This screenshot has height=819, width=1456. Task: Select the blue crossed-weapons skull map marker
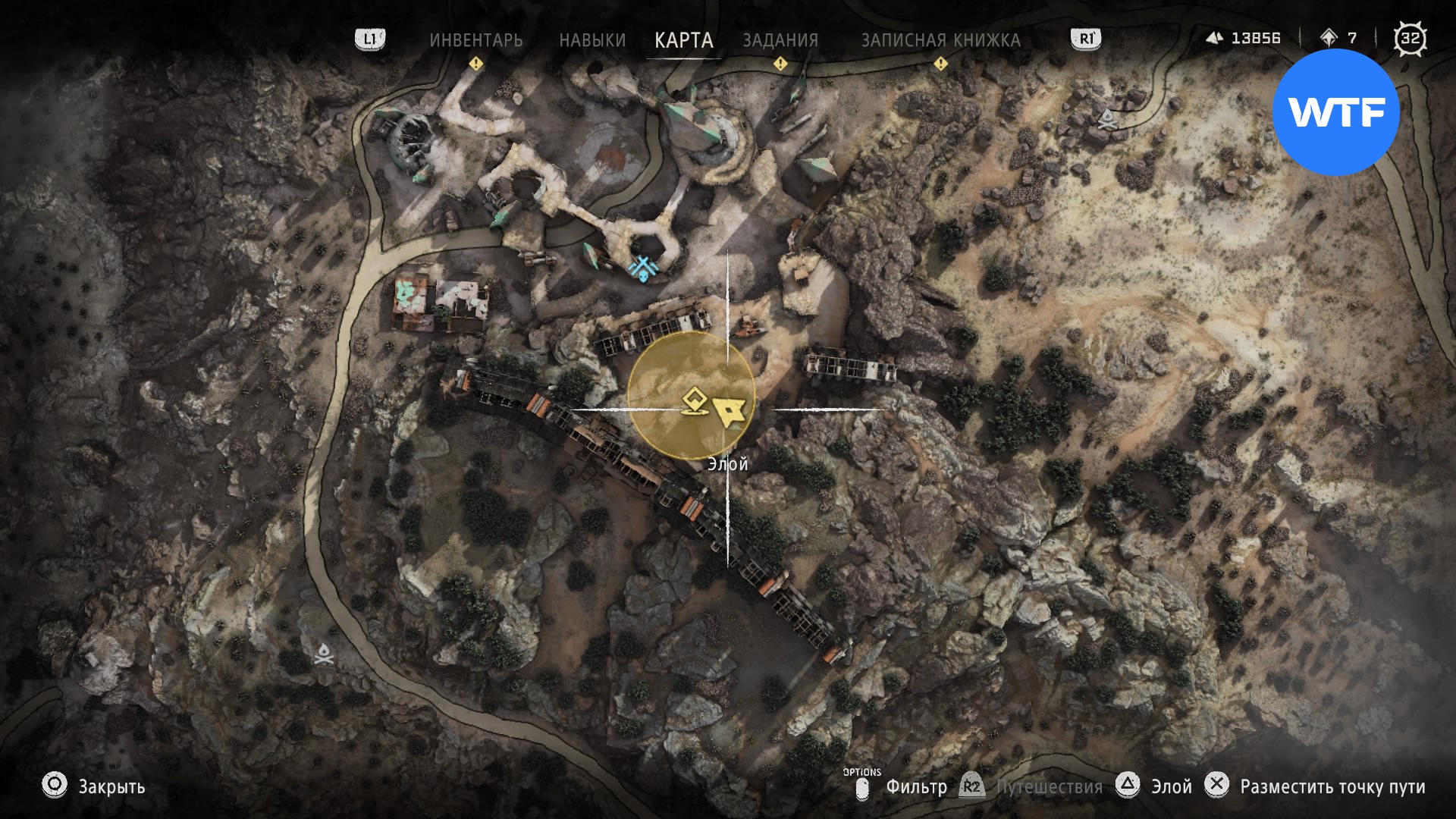coord(645,268)
